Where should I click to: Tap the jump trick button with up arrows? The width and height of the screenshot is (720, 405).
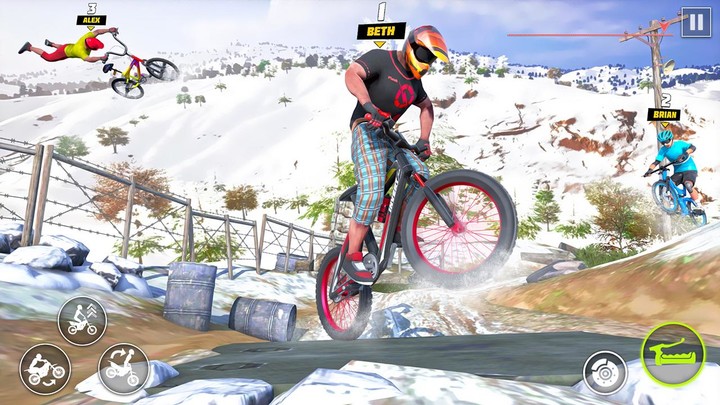tap(82, 320)
